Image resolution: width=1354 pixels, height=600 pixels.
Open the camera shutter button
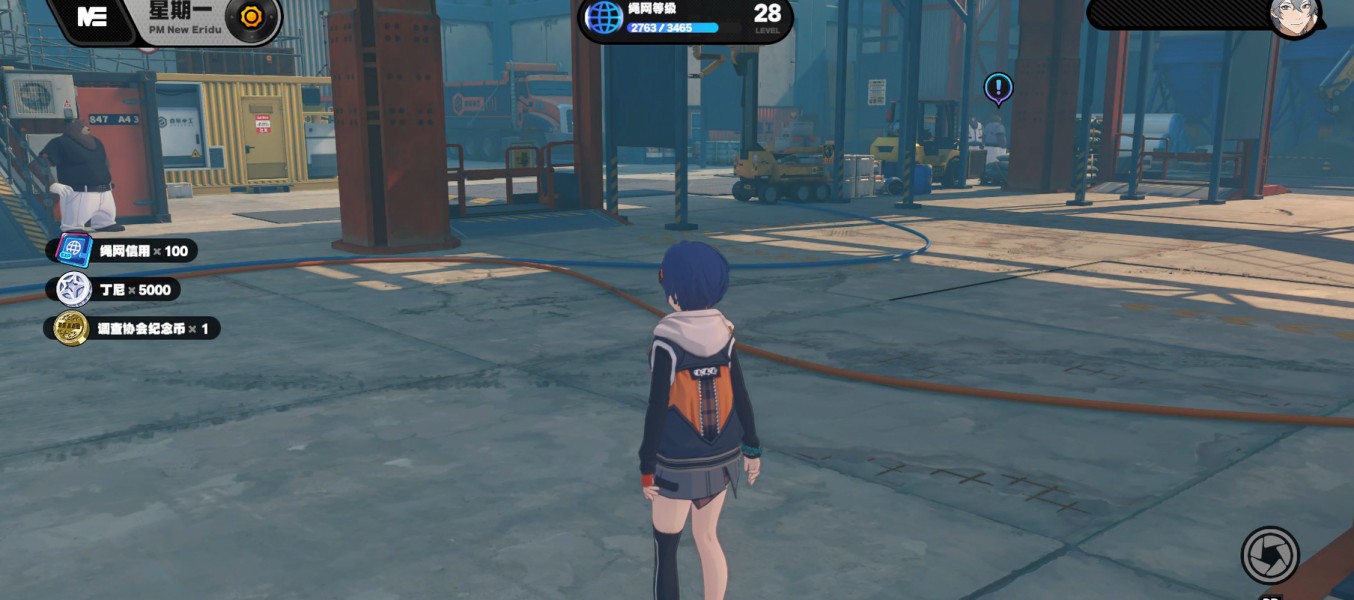[1270, 554]
